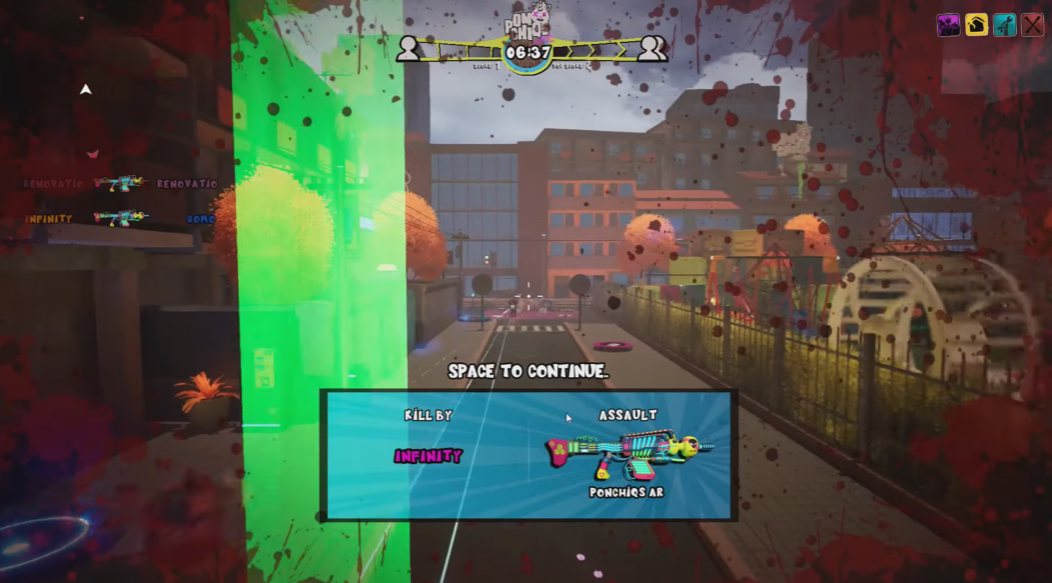Open the teal wrench settings icon

(x=1004, y=25)
